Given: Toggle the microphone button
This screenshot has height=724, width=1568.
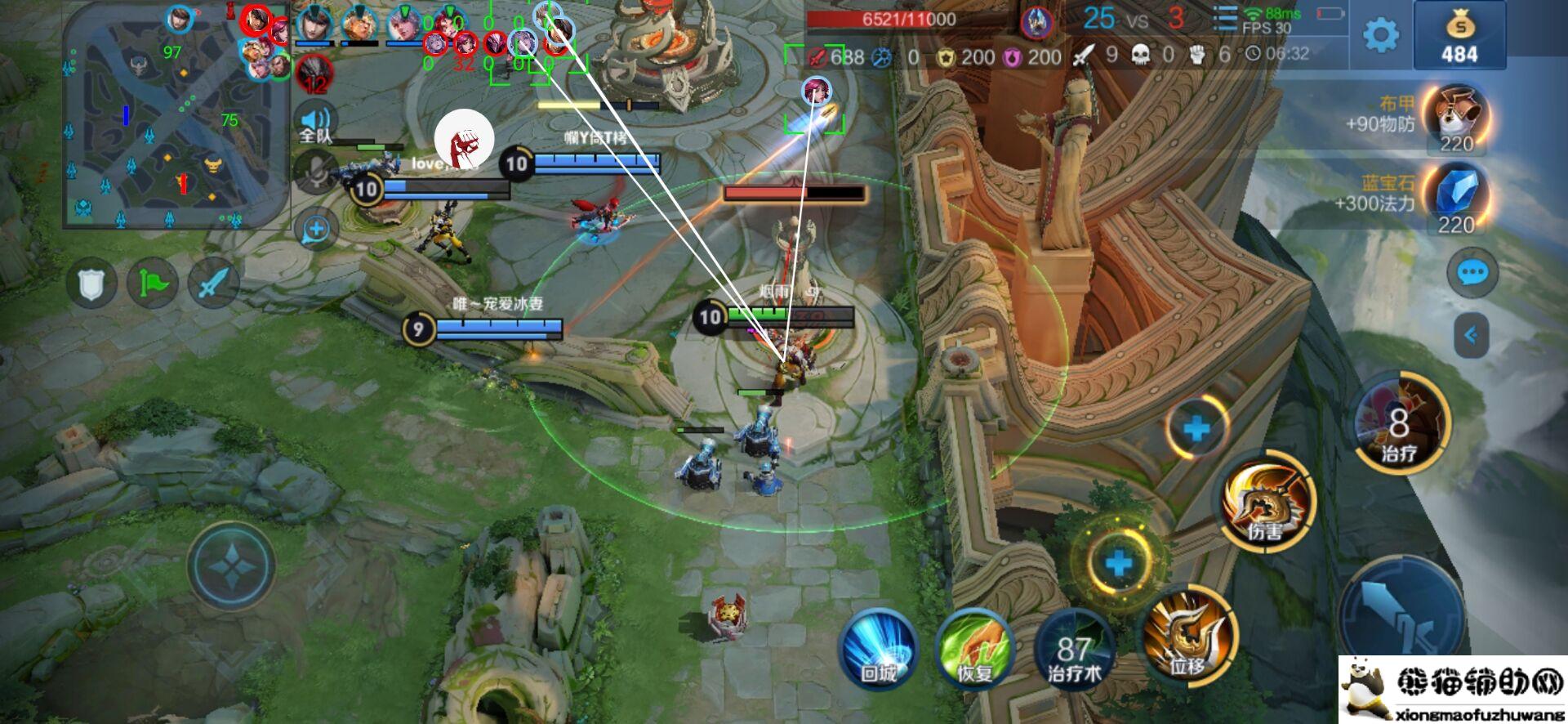Looking at the screenshot, I should [316, 172].
